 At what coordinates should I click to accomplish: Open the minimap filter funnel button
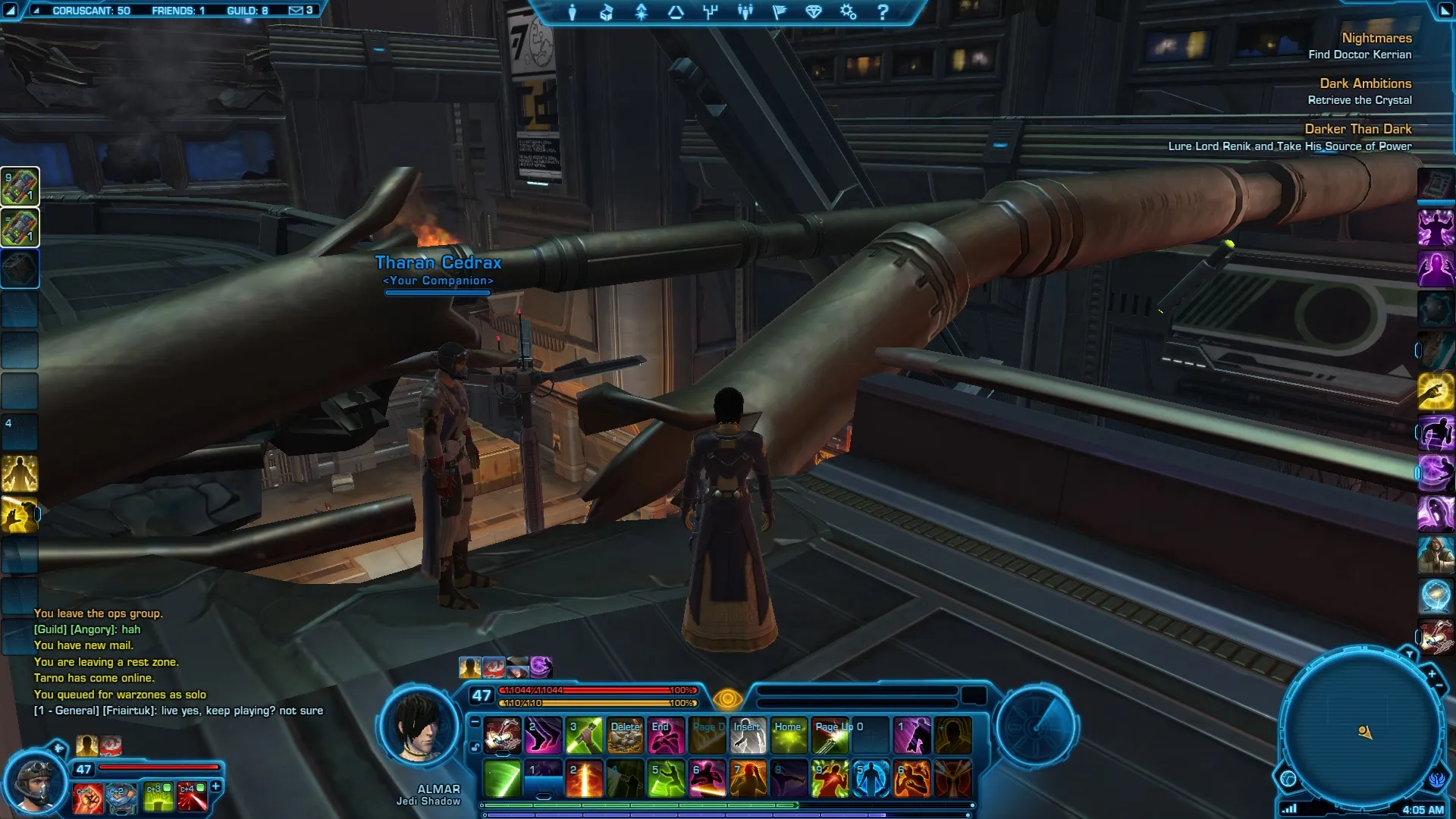coord(1409,654)
